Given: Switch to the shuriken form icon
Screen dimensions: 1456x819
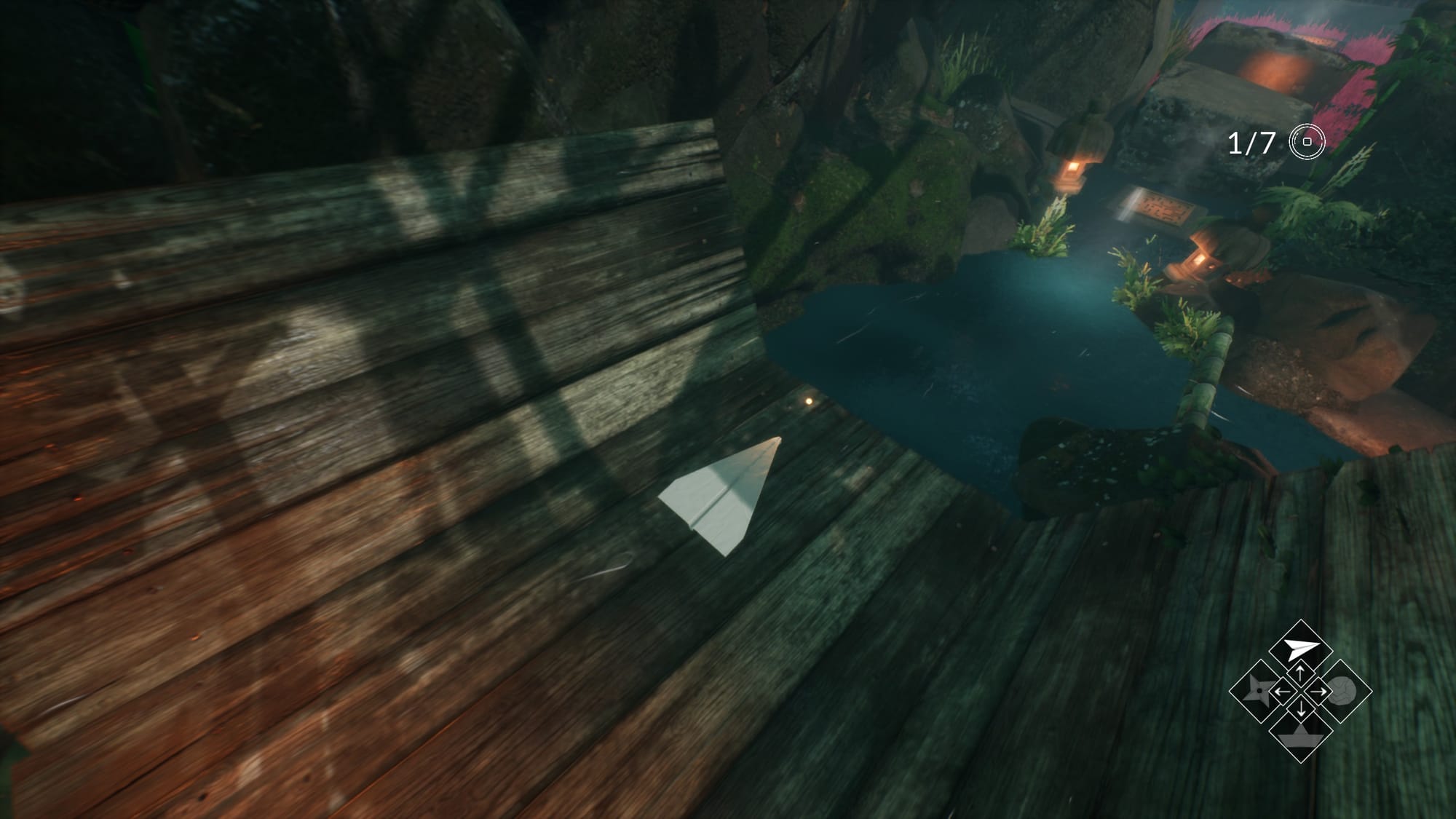Looking at the screenshot, I should [1258, 691].
